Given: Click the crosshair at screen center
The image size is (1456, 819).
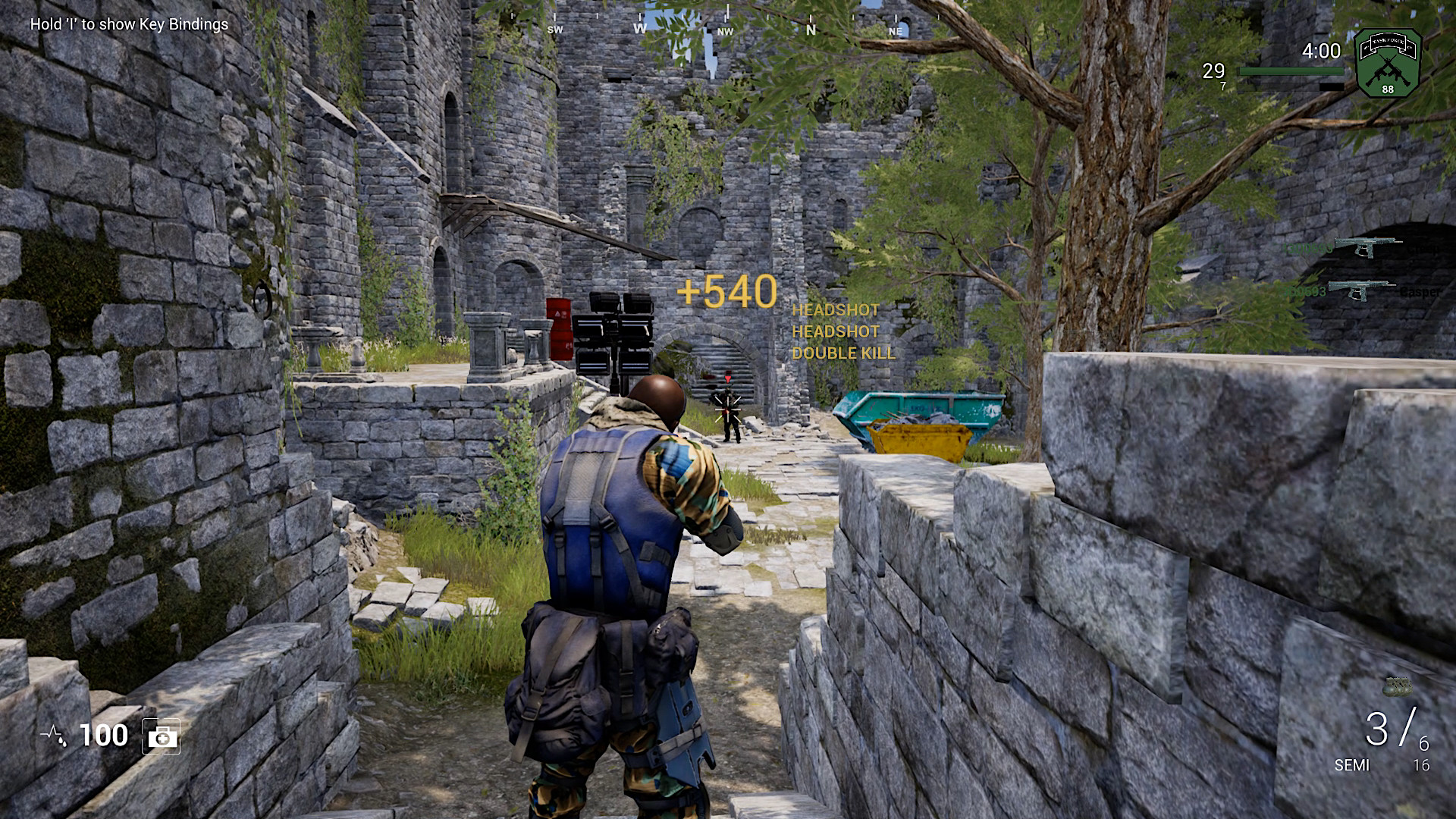Looking at the screenshot, I should click(729, 409).
